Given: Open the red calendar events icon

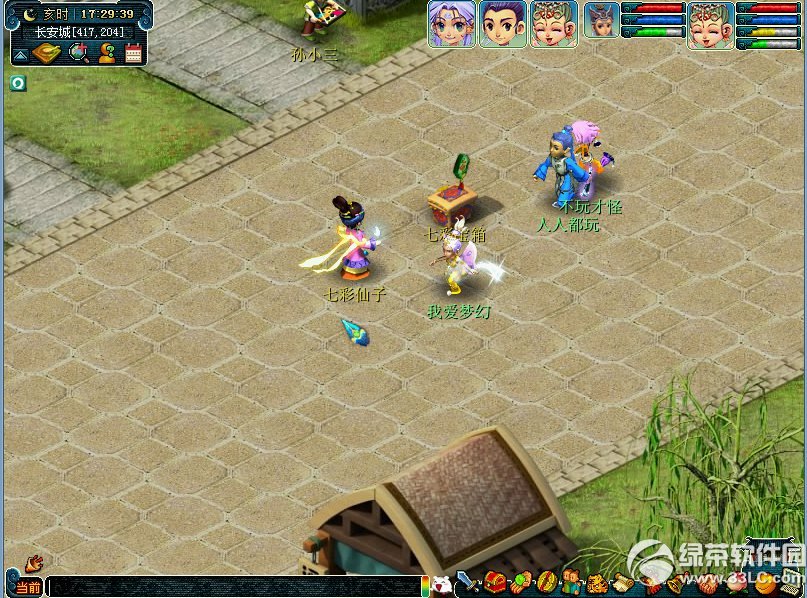Looking at the screenshot, I should pyautogui.click(x=133, y=53).
